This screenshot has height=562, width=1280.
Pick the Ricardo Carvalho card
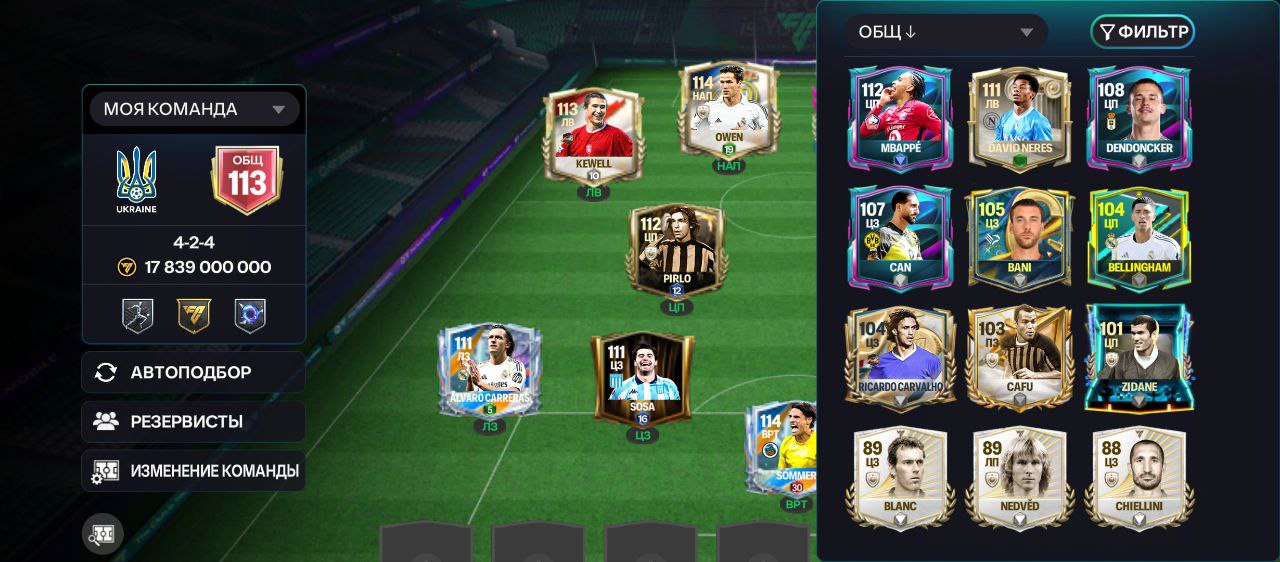click(x=900, y=357)
